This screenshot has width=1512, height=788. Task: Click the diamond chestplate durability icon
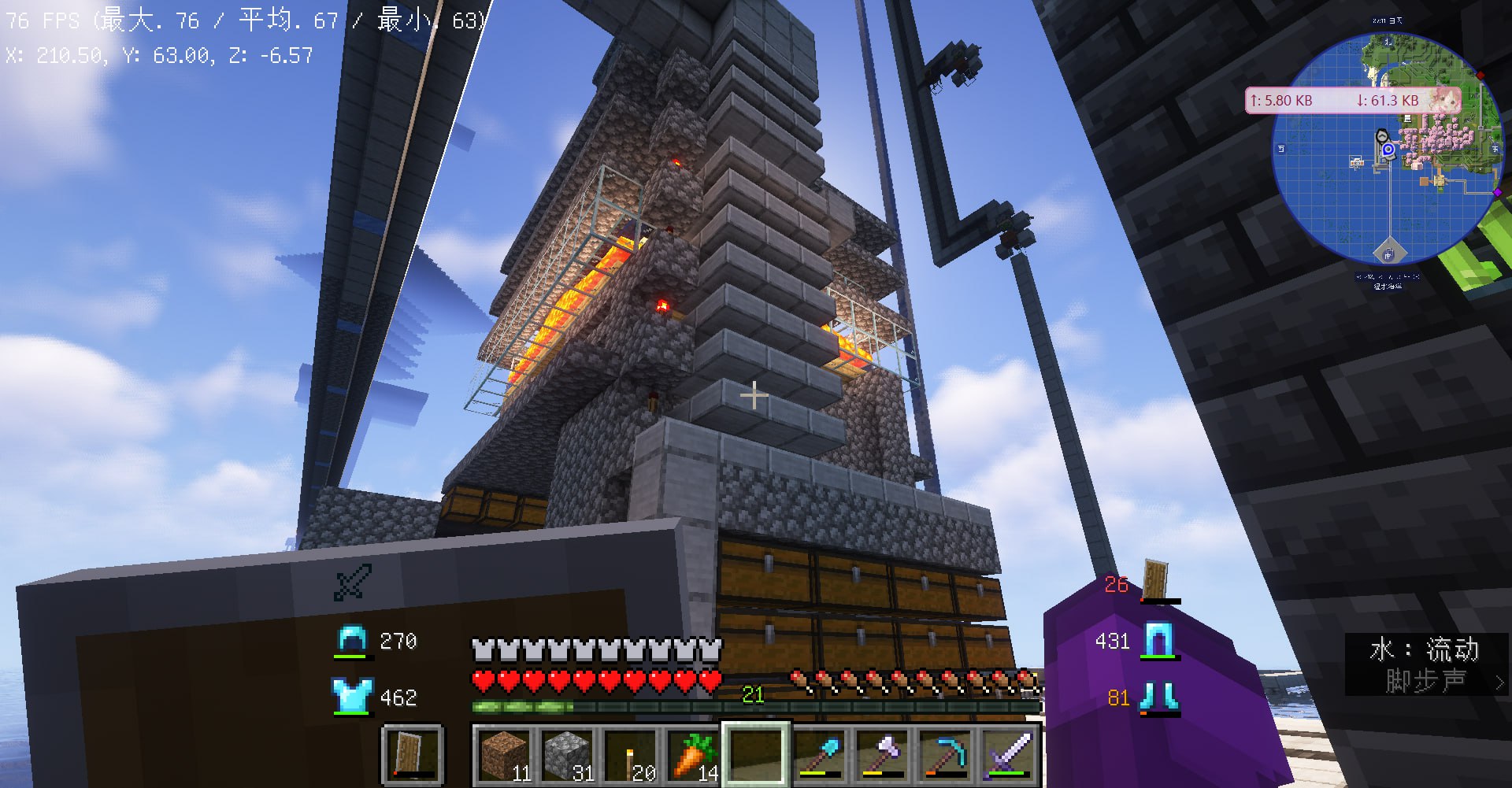click(351, 697)
